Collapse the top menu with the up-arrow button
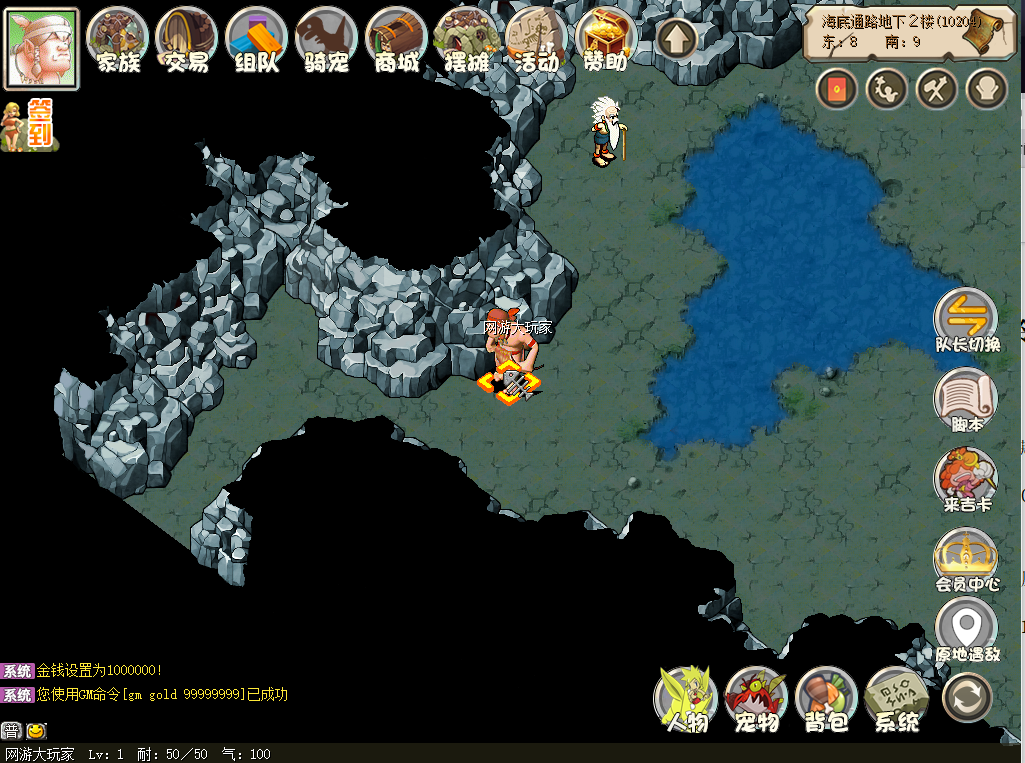The height and width of the screenshot is (763, 1025). click(x=677, y=41)
